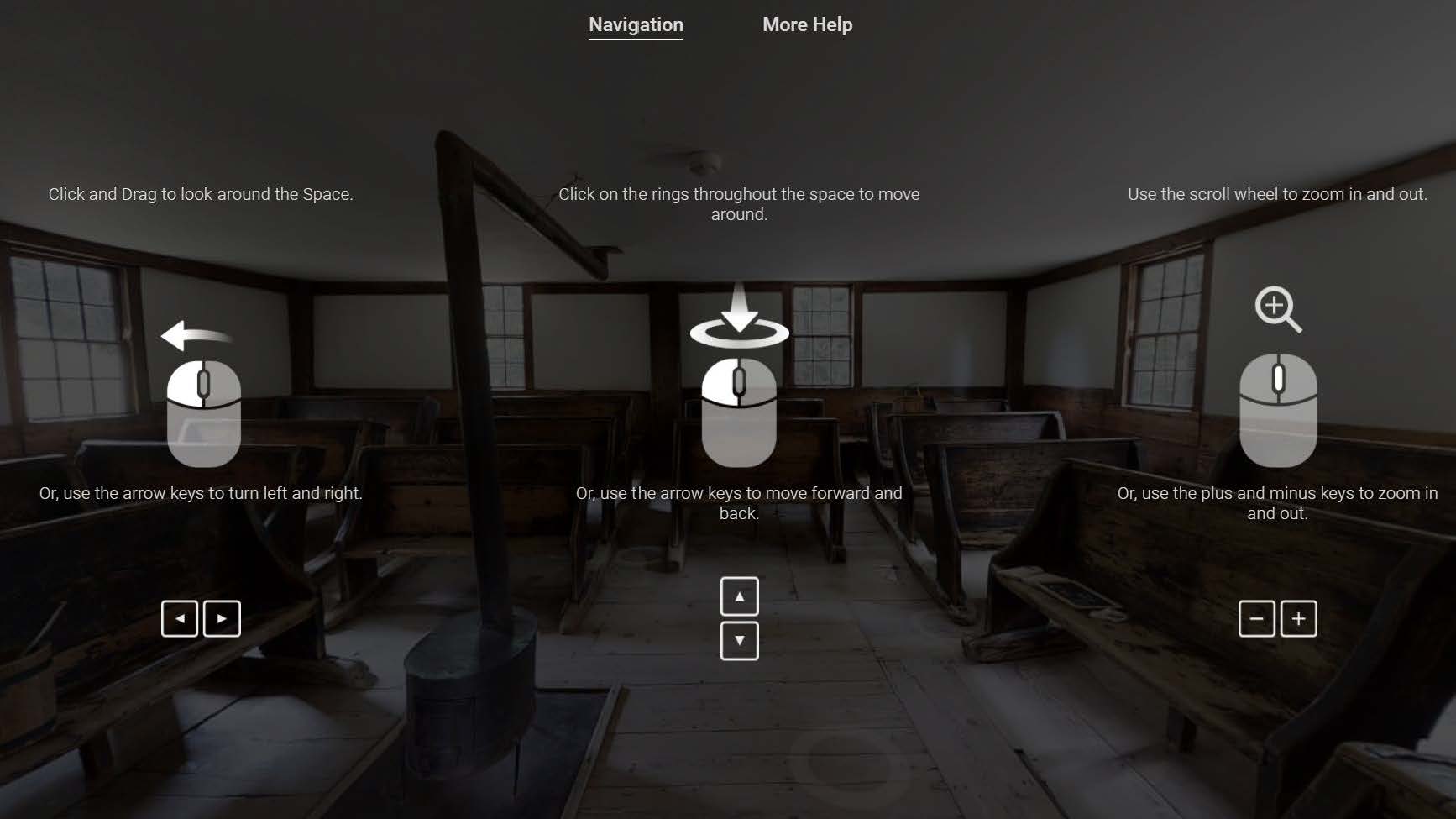
Task: Select the center mouse illustration
Action: pos(739,412)
